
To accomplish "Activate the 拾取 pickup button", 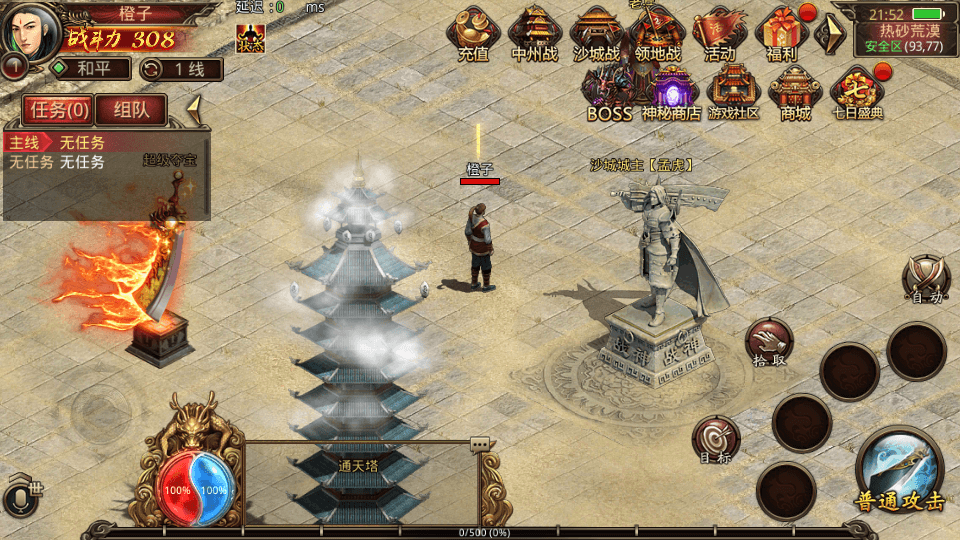I will pos(769,343).
